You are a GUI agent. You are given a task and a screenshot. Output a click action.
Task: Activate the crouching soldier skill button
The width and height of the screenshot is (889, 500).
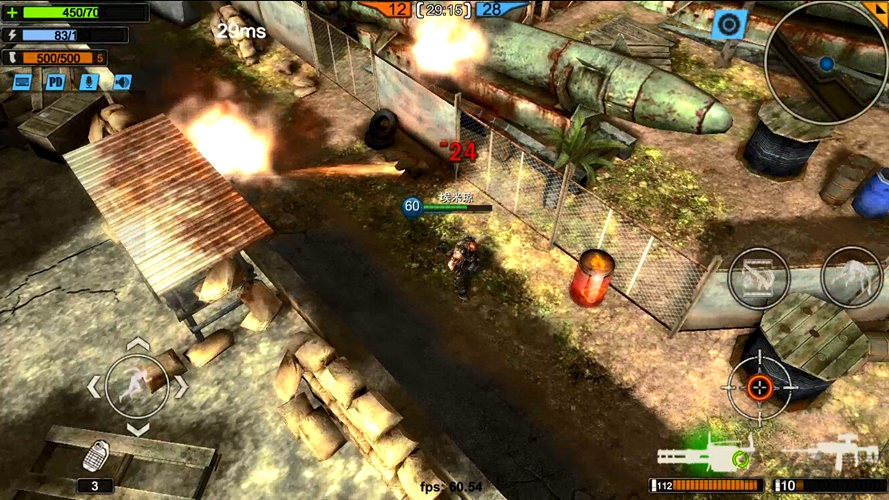851,277
